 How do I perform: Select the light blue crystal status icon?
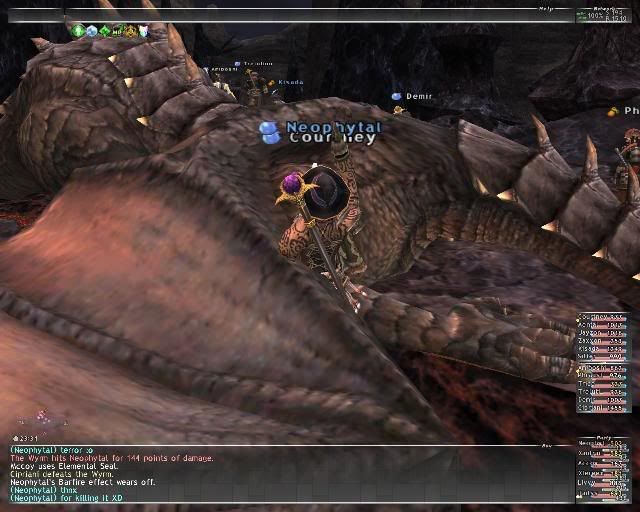tap(92, 31)
